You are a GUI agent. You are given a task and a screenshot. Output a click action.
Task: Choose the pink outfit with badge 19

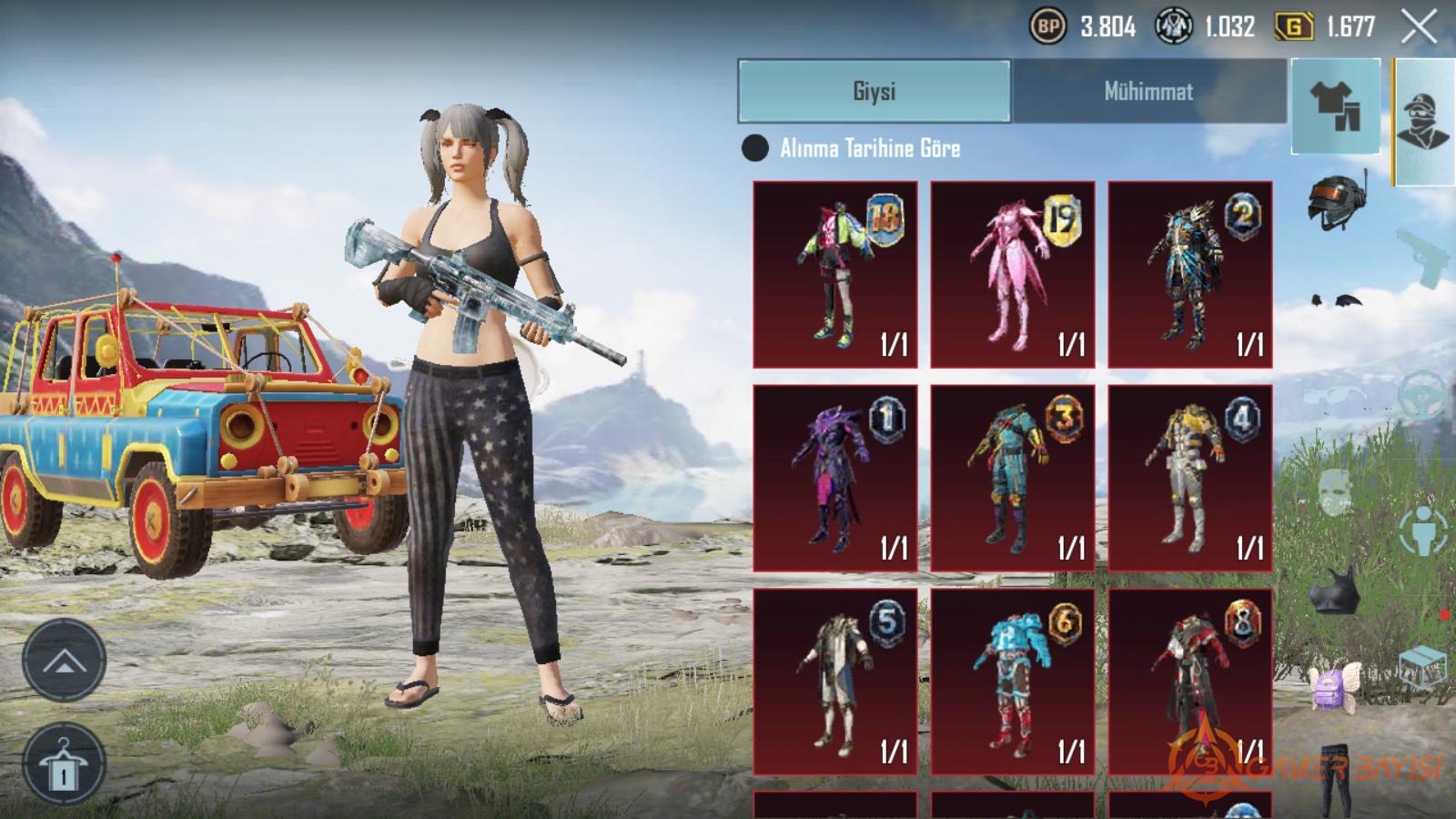pyautogui.click(x=1012, y=274)
